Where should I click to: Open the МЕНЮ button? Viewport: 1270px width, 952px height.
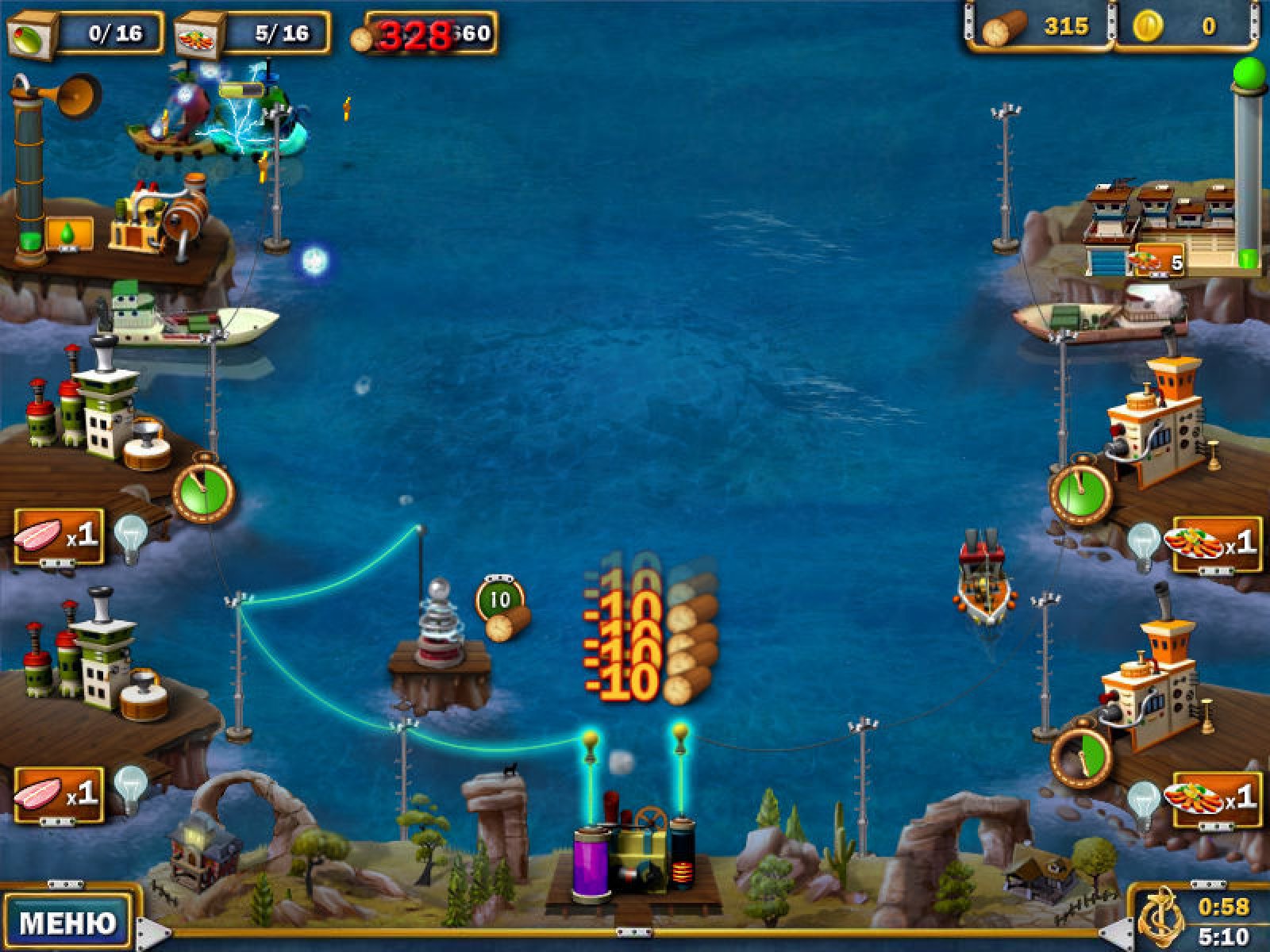tap(67, 922)
